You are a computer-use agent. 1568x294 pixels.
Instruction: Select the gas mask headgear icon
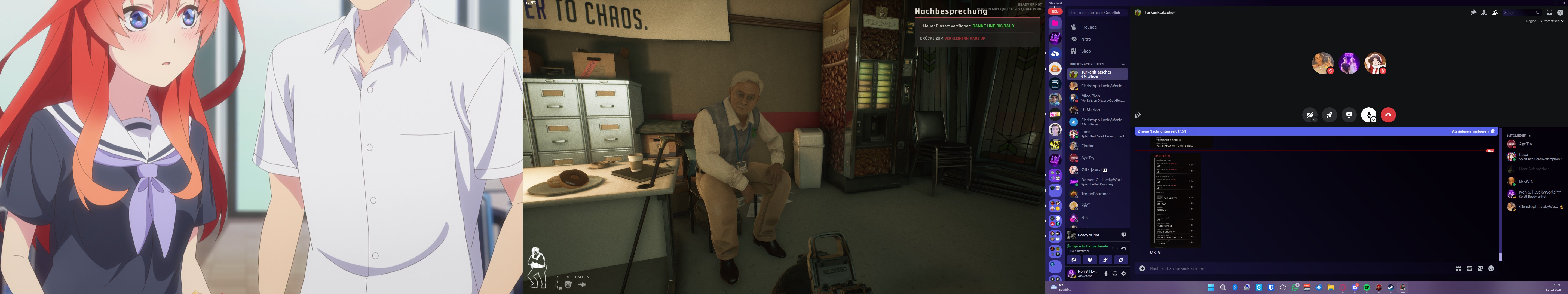point(568,284)
